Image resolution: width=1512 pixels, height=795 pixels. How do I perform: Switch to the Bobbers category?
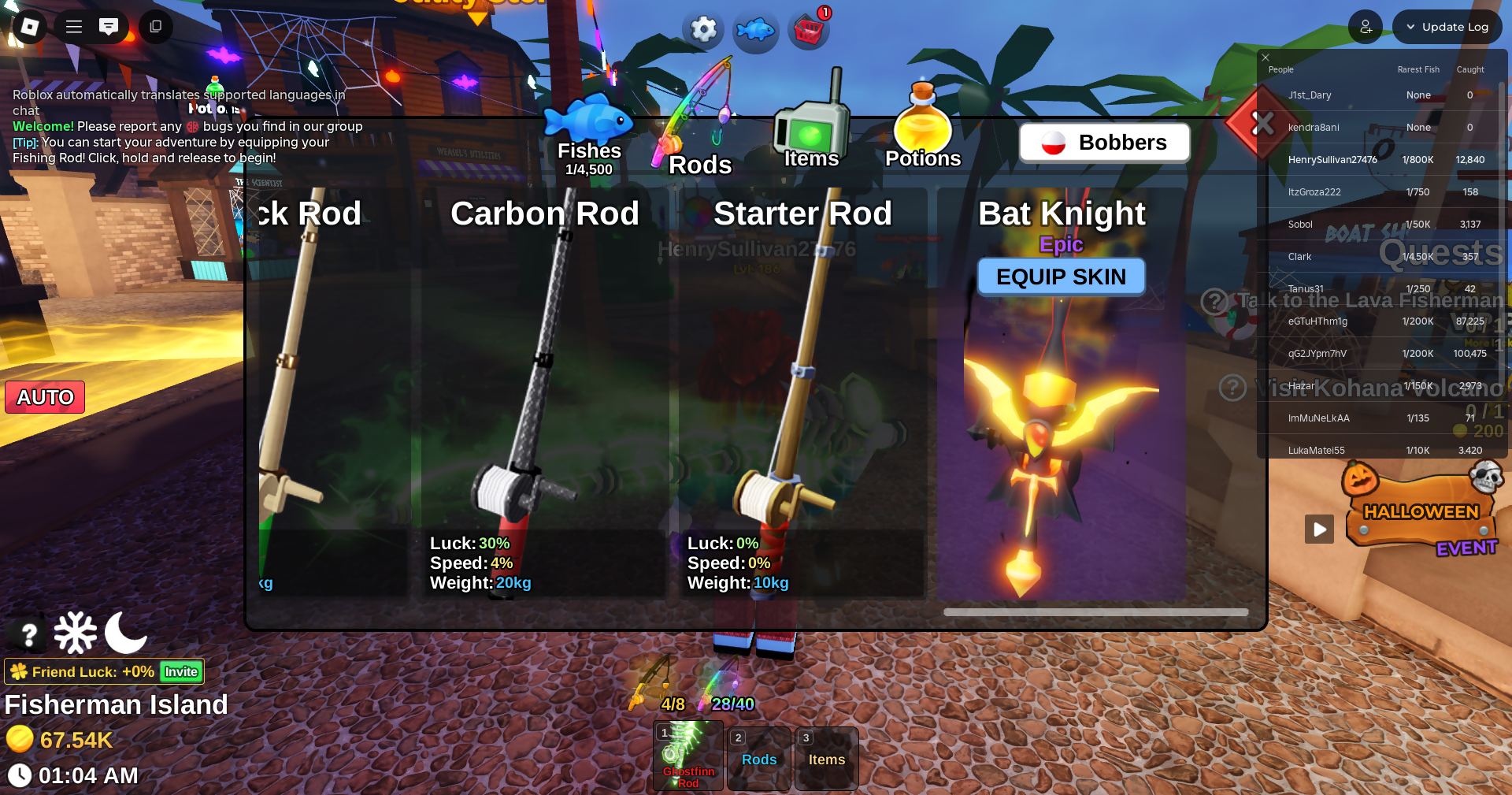[1104, 143]
